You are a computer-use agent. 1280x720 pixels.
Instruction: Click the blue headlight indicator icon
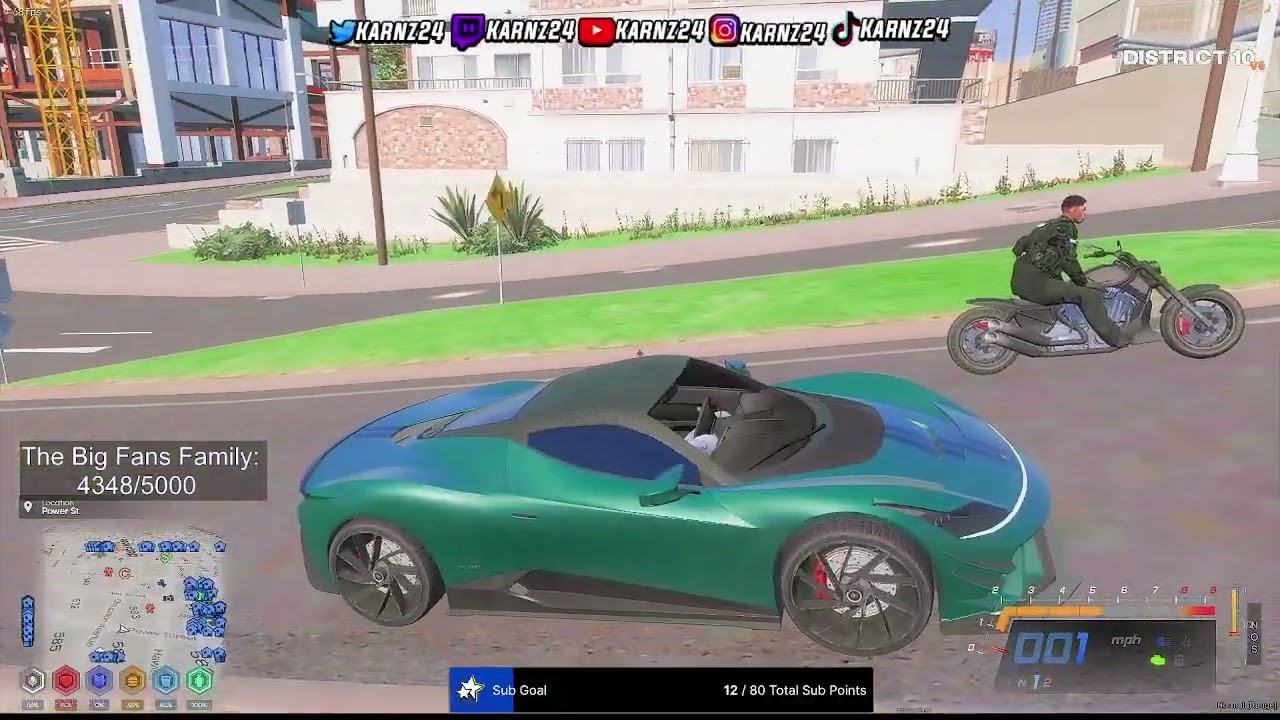1163,641
